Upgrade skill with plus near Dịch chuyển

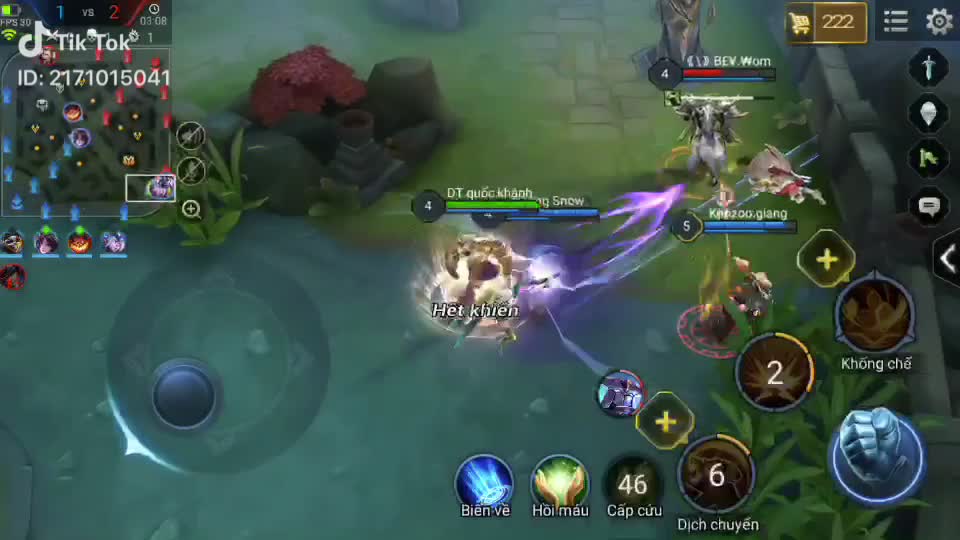click(666, 420)
